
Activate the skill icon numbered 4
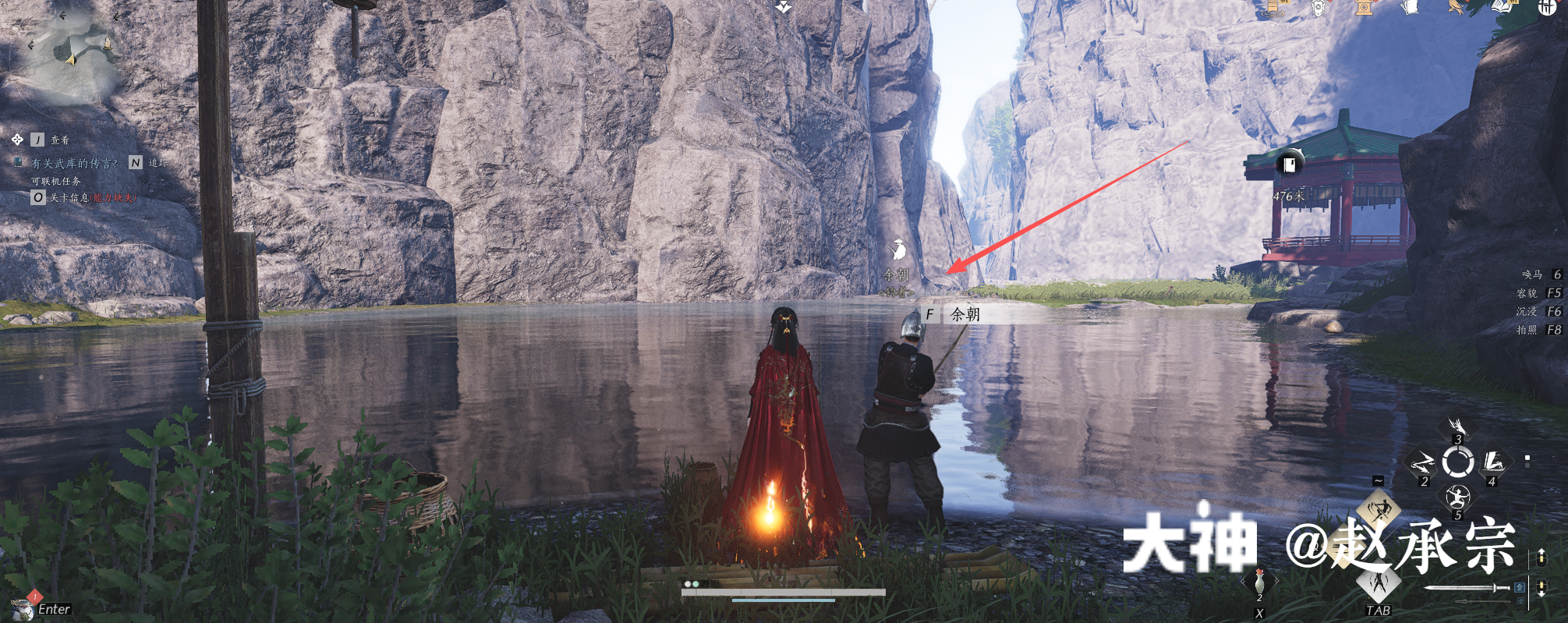coord(1493,462)
